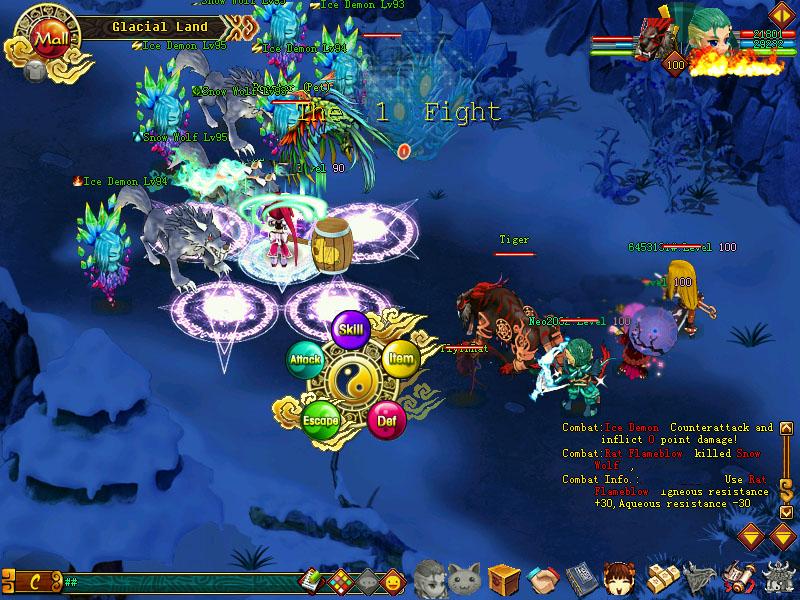
Task: Choose the Skill battle command
Action: (x=350, y=329)
